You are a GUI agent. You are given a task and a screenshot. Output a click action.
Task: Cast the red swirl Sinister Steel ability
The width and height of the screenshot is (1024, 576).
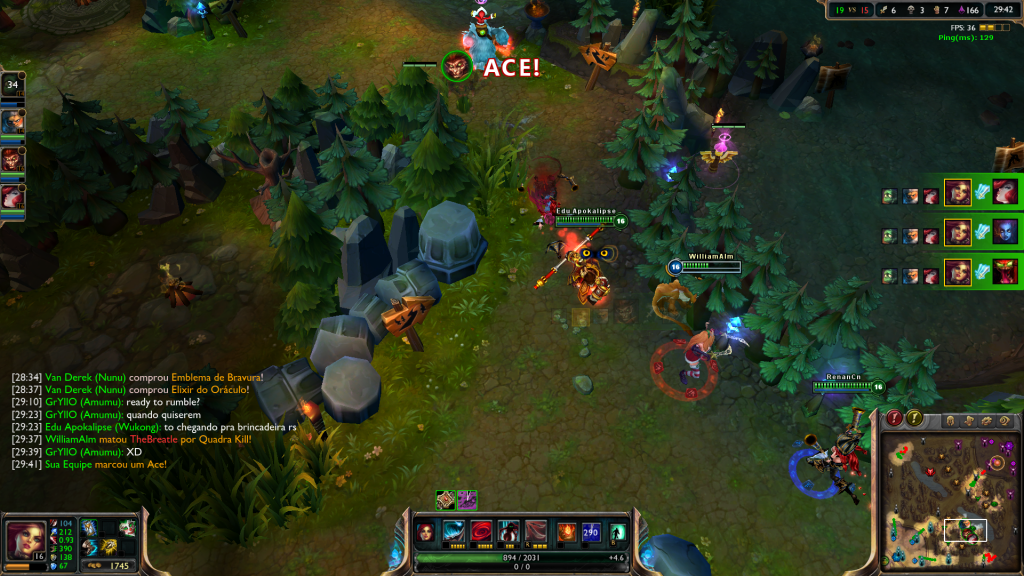[482, 531]
